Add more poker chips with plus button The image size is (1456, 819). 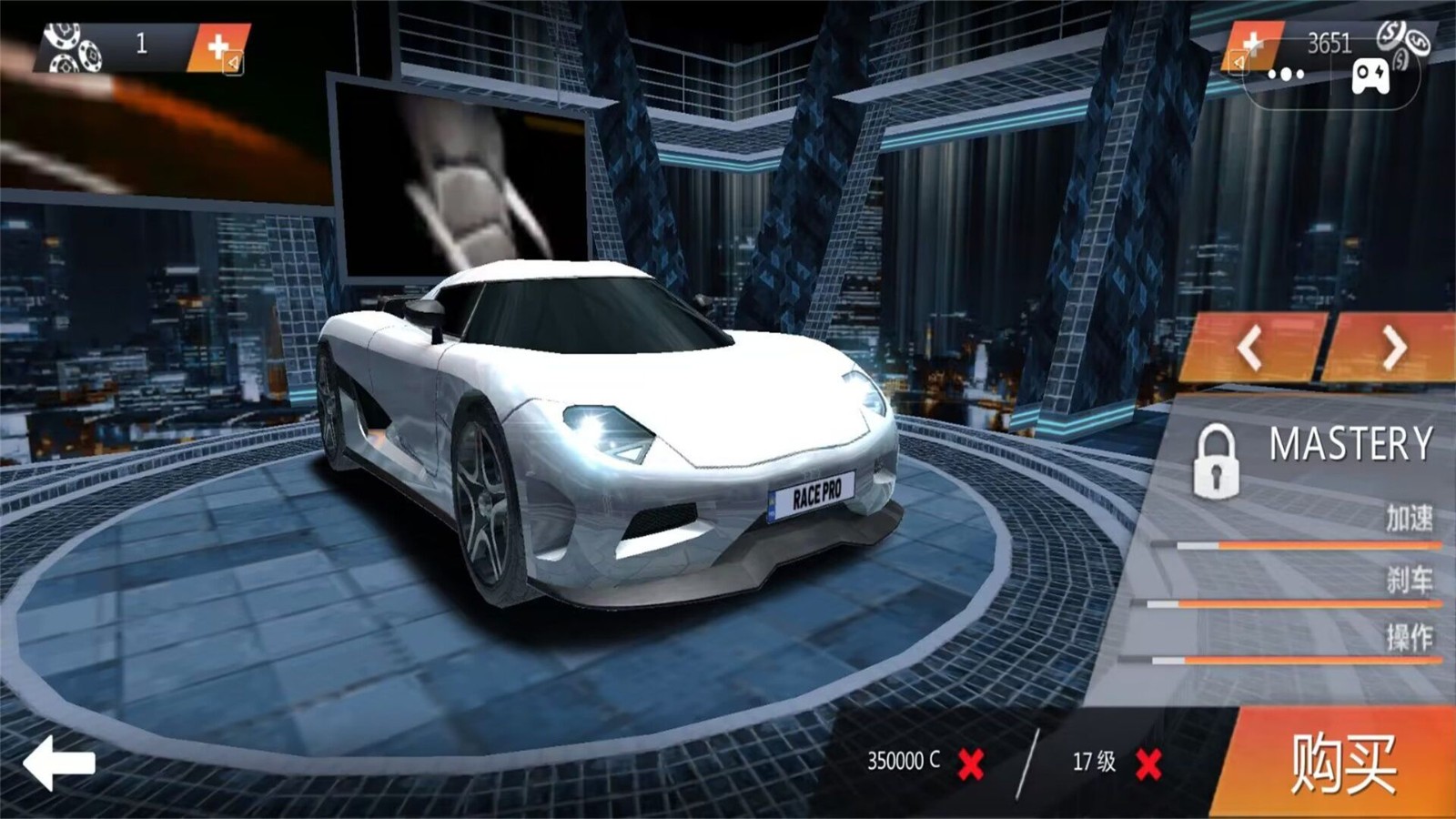[218, 47]
